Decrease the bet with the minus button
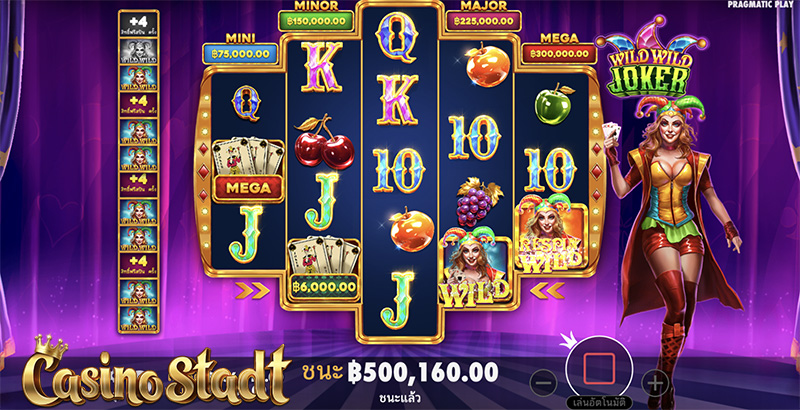 (x=543, y=382)
